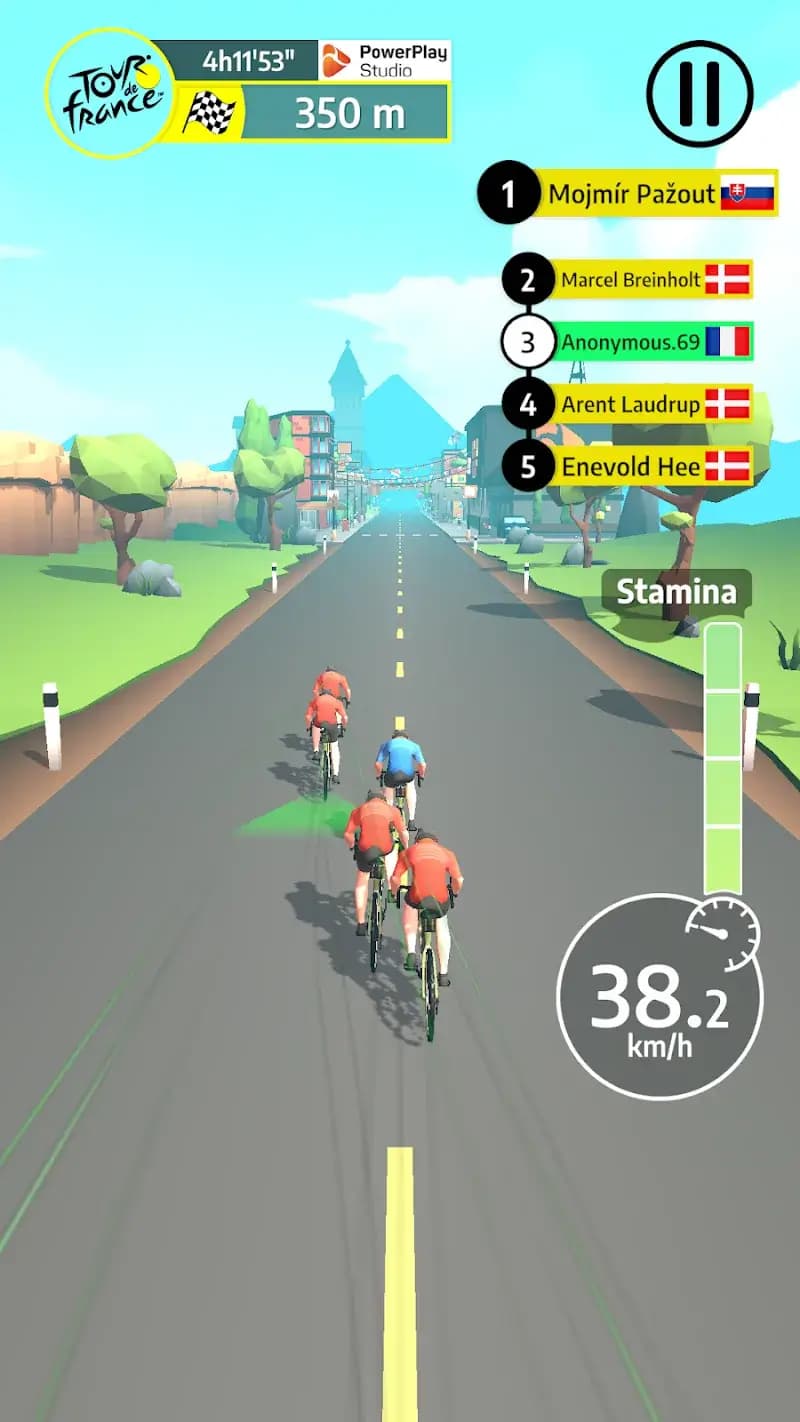The width and height of the screenshot is (800, 1422).
Task: Choose Marcel Breinholt's ranking row
Action: point(630,281)
